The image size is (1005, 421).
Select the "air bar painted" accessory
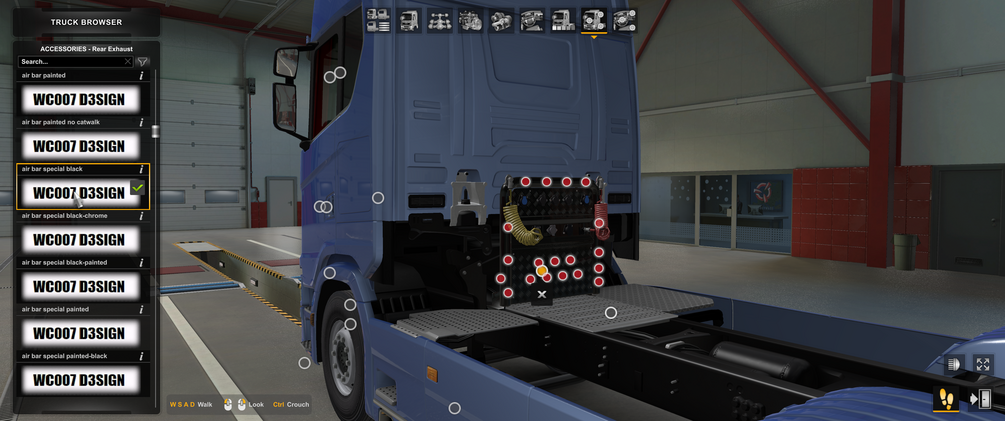(79, 99)
